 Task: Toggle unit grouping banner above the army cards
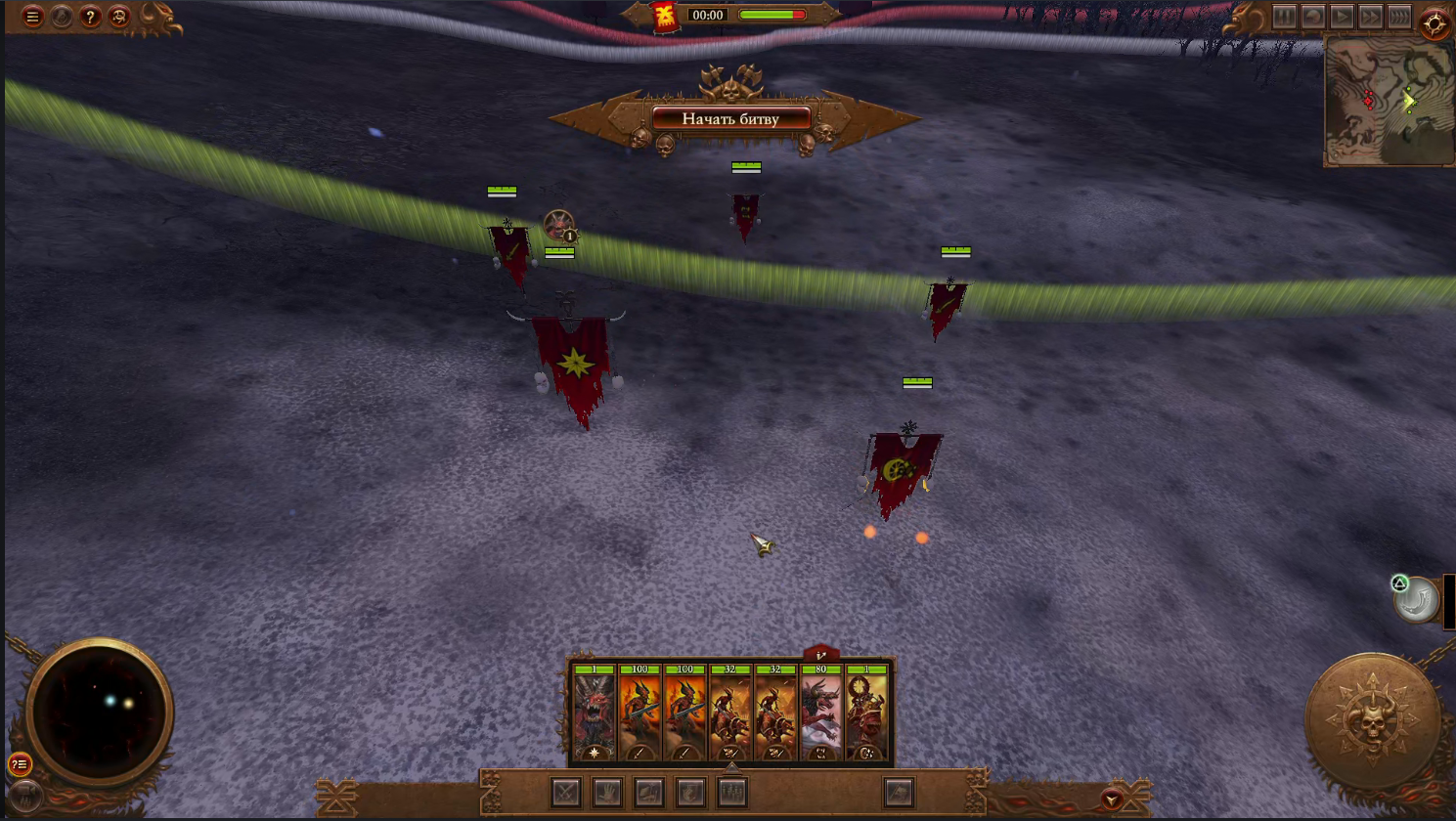[x=819, y=654]
